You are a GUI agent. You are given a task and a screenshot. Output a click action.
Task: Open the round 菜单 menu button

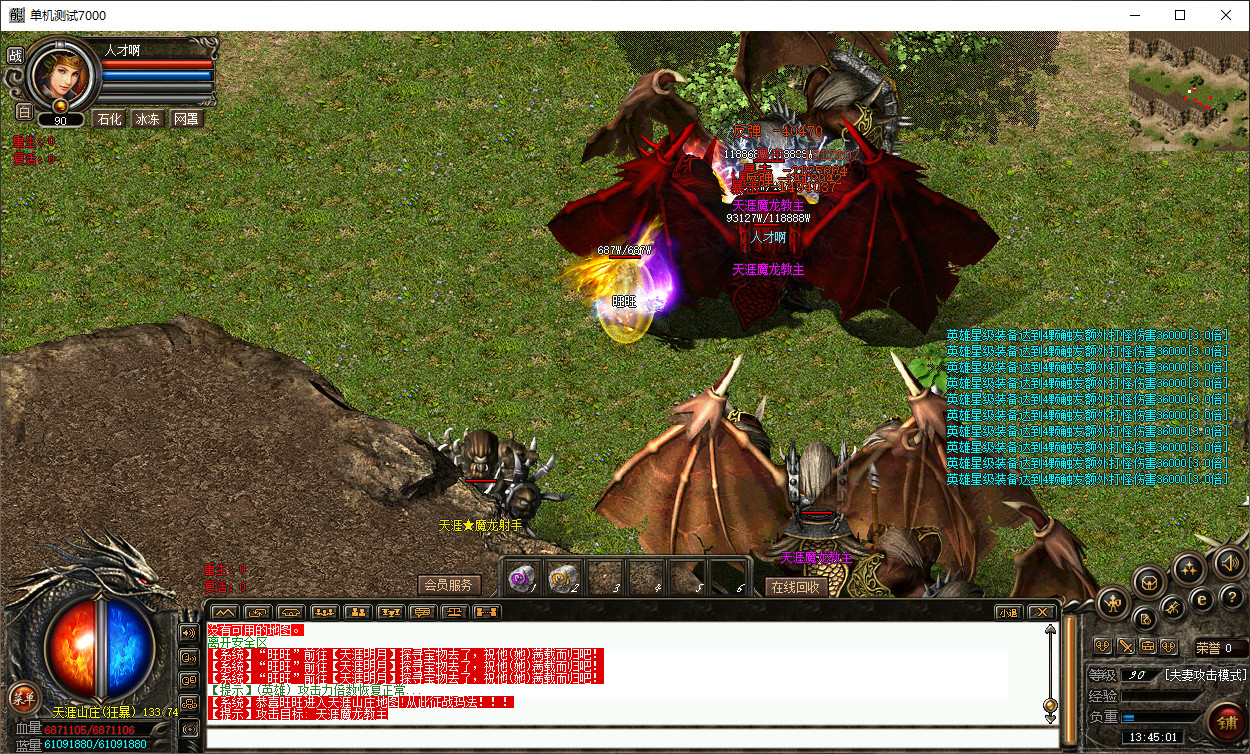click(23, 697)
